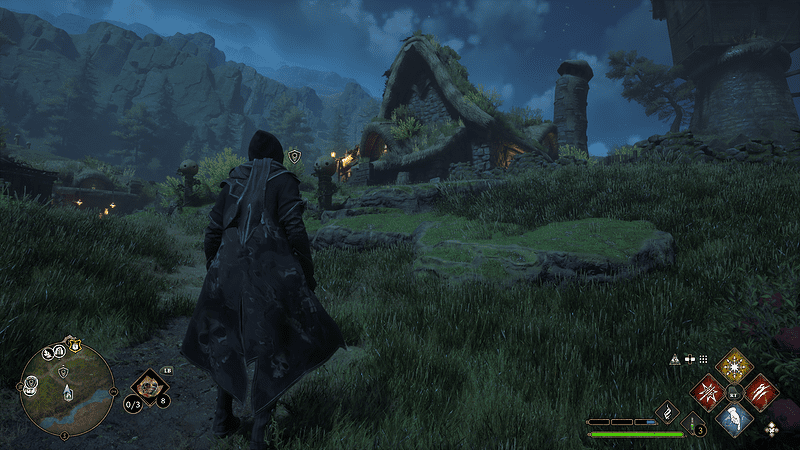The width and height of the screenshot is (800, 450).
Task: Activate the ancient magic swirl icon
Action: pyautogui.click(x=667, y=412)
